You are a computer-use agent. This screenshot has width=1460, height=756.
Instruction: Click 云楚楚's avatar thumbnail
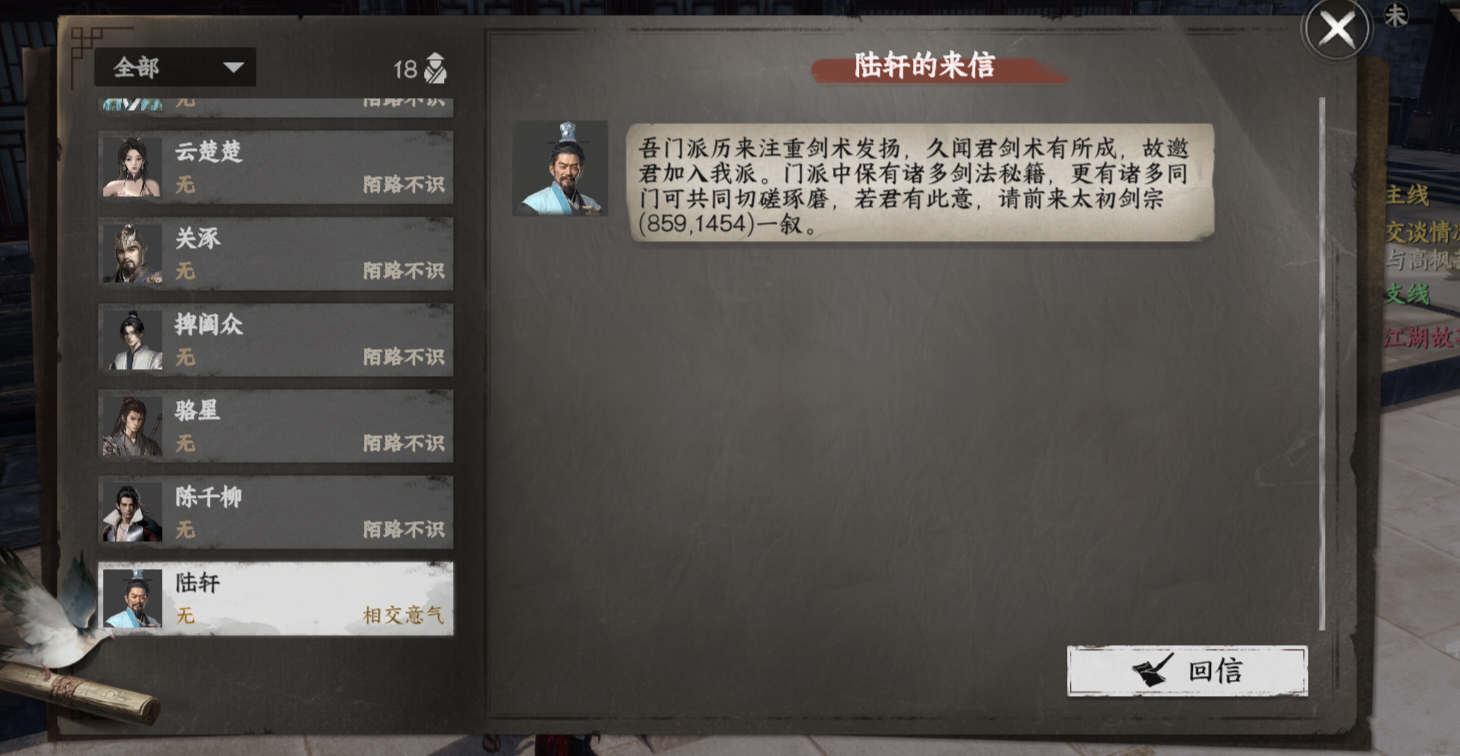point(133,167)
